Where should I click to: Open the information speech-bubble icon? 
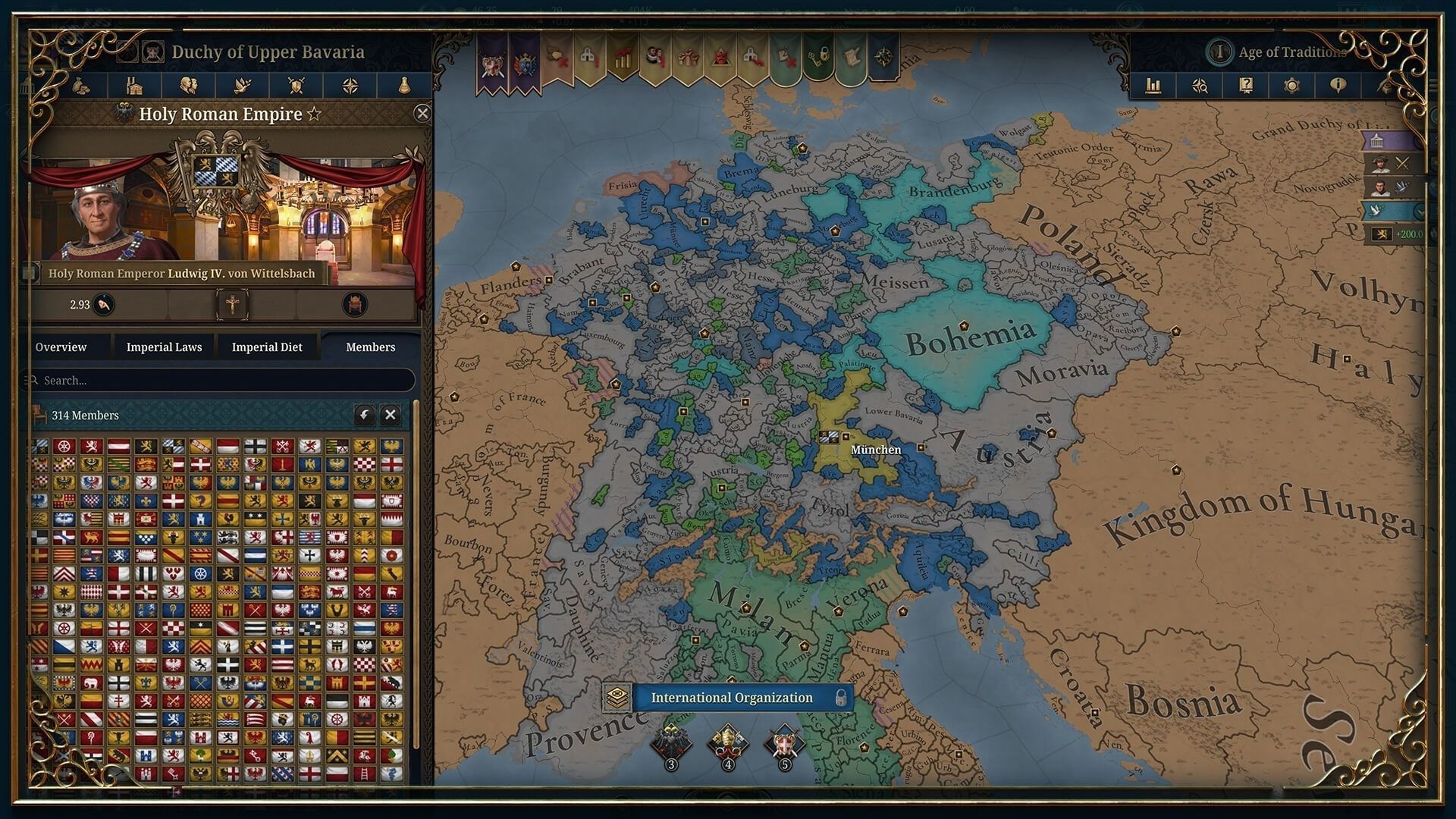pos(1339,86)
